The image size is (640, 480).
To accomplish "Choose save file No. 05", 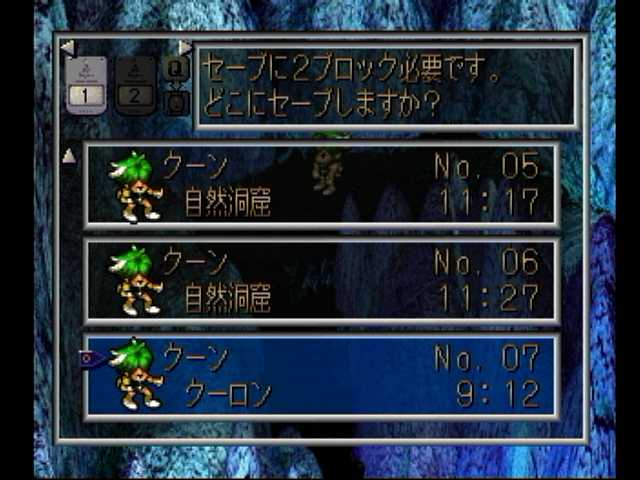I will 320,184.
